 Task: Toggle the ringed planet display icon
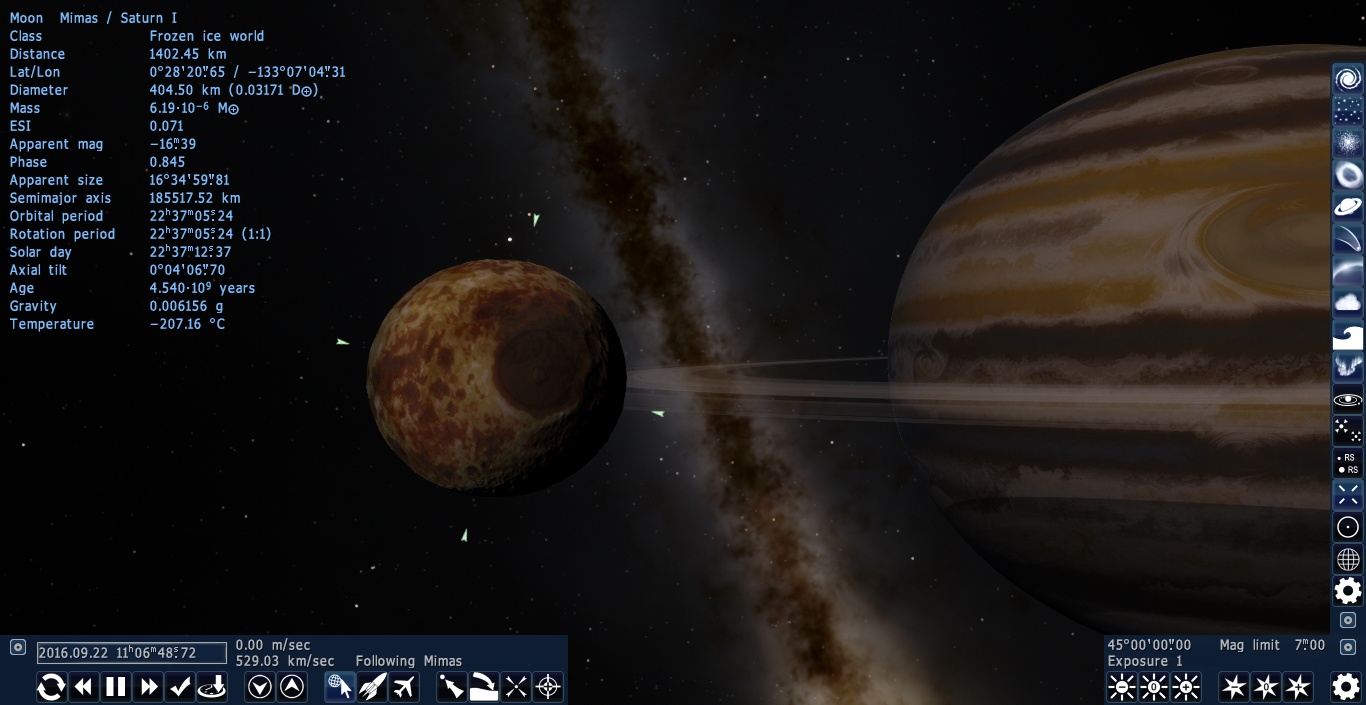tap(1348, 207)
